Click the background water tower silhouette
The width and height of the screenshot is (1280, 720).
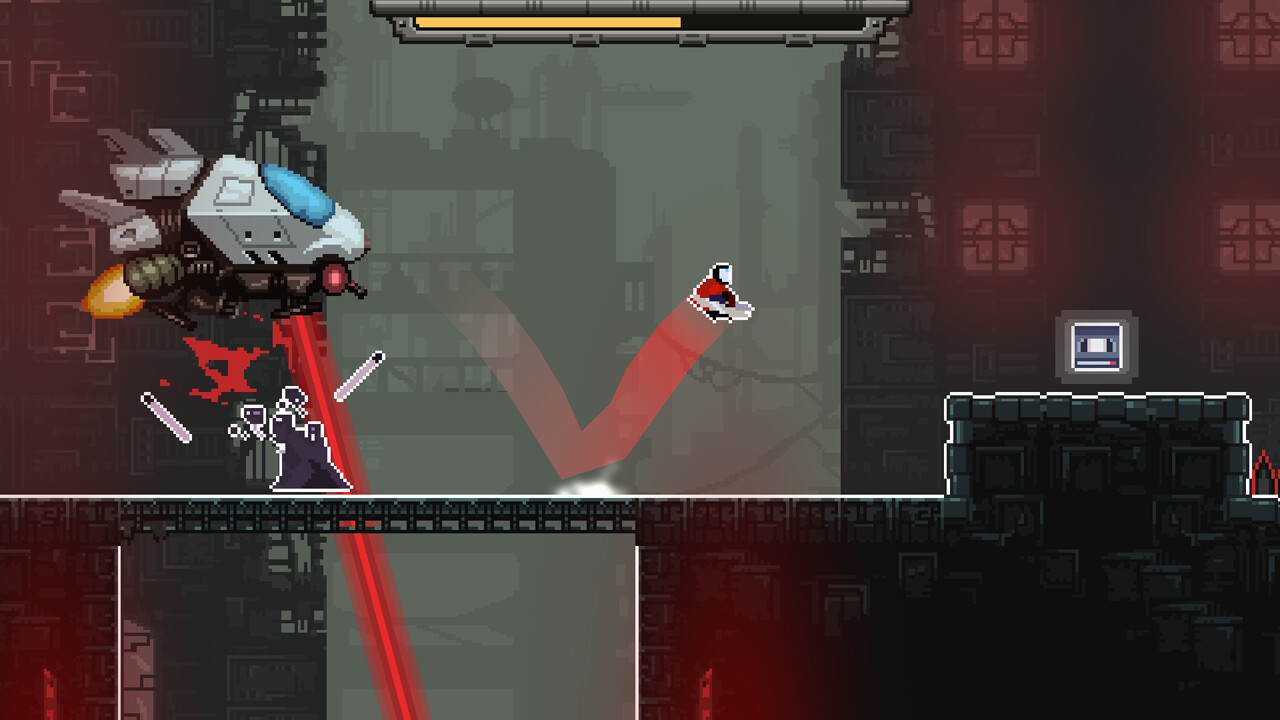pyautogui.click(x=483, y=93)
